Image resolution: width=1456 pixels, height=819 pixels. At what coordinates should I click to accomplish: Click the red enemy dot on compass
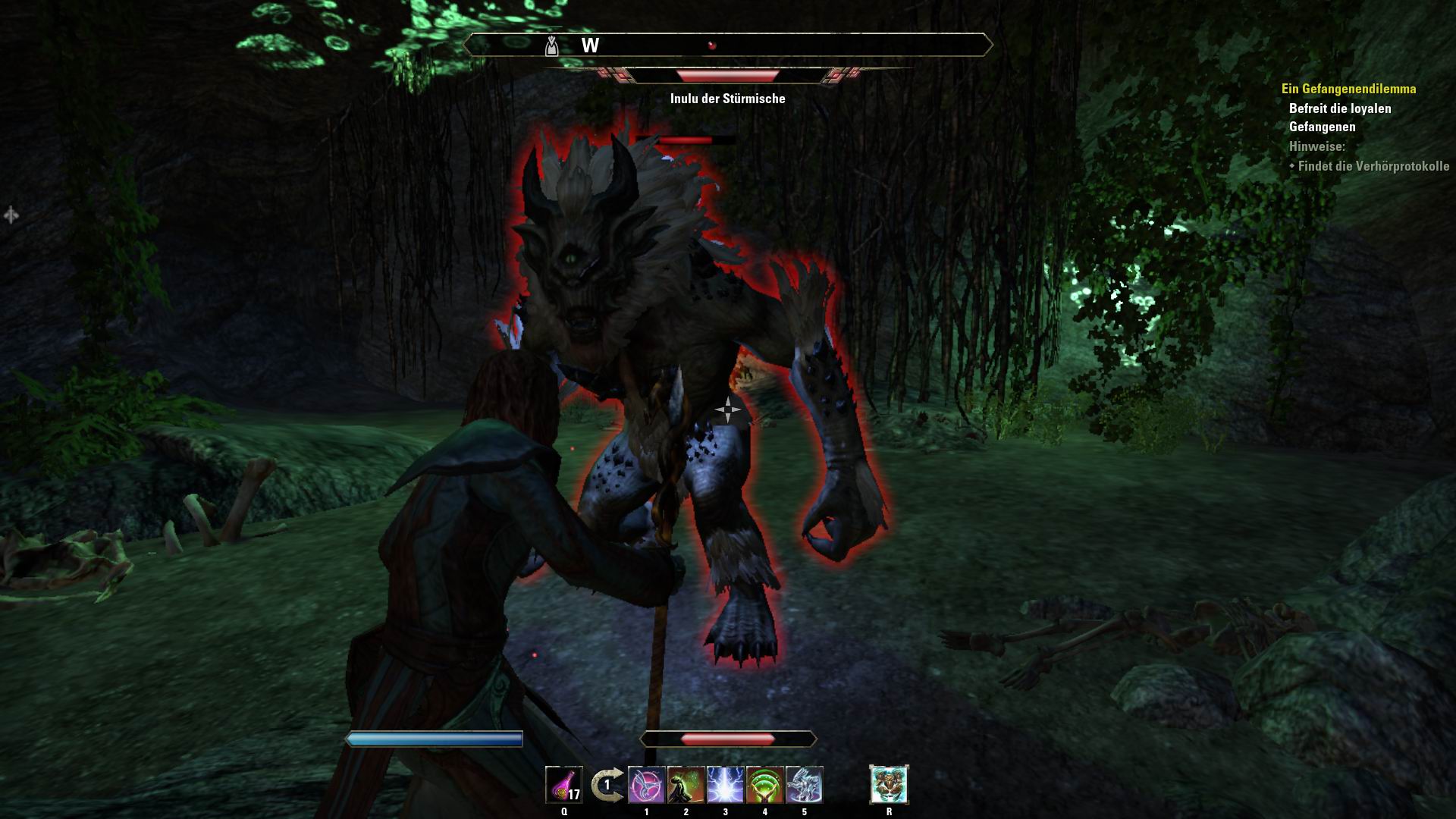pyautogui.click(x=711, y=45)
